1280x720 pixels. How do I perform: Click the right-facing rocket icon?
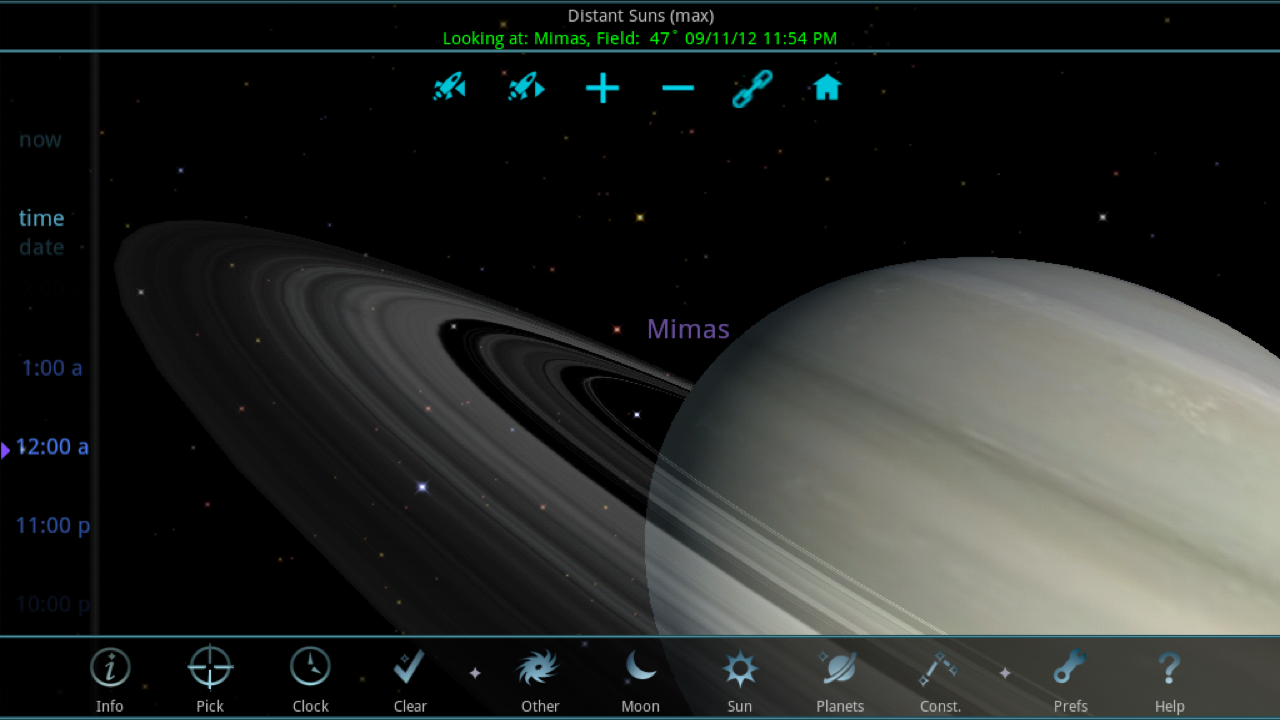coord(526,88)
